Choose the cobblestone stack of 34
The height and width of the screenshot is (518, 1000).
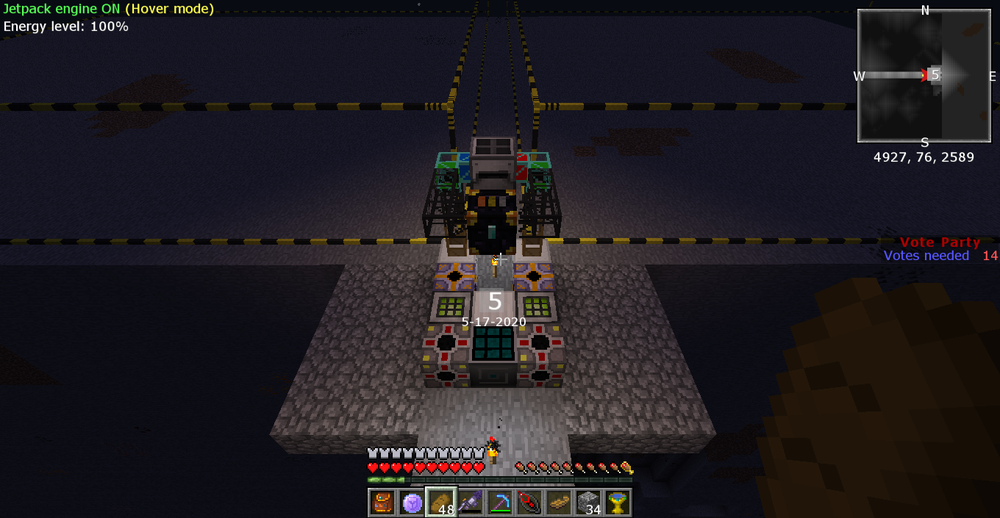588,502
